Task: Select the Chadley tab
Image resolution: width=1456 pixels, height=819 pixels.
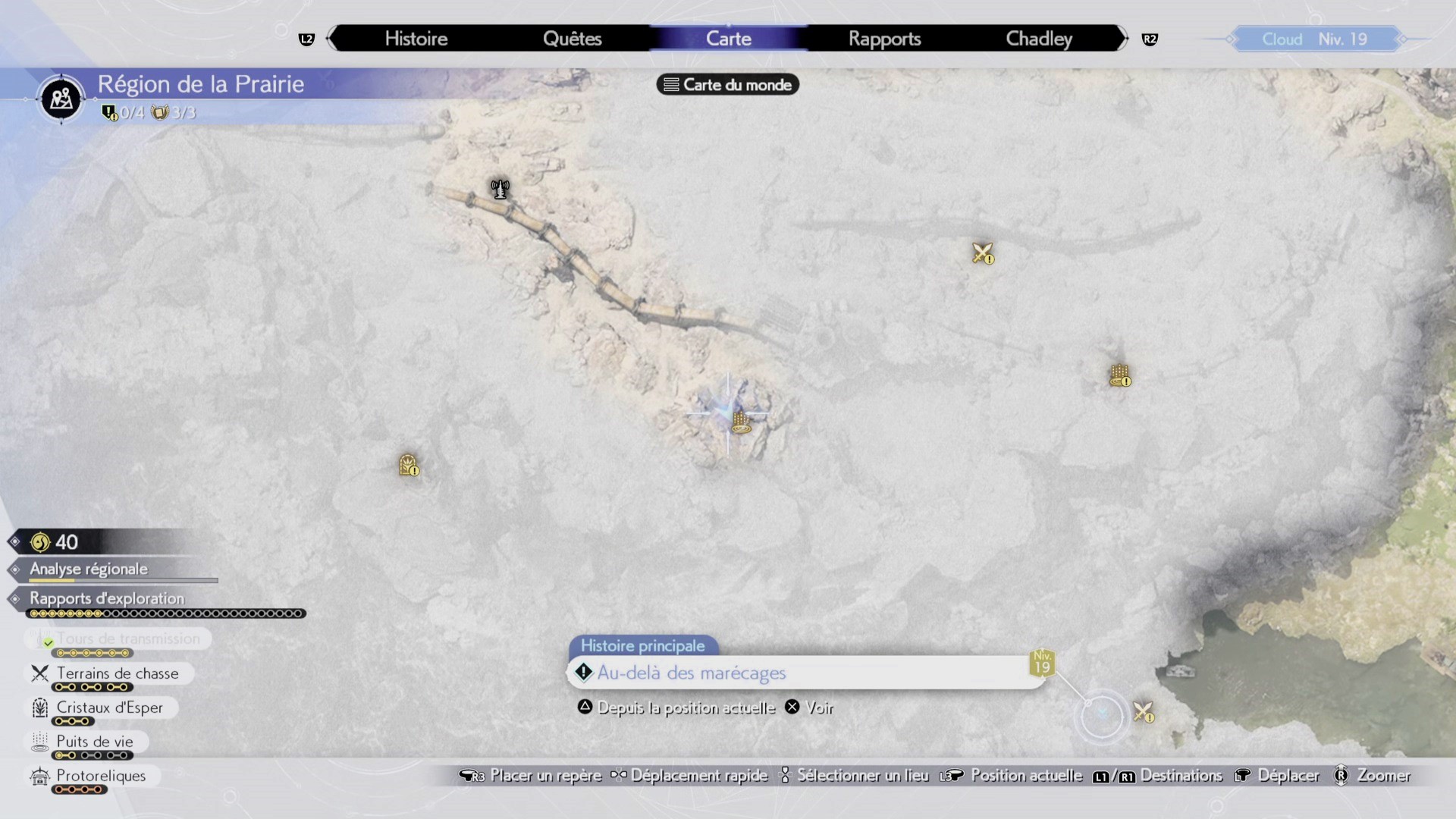Action: coord(1038,39)
